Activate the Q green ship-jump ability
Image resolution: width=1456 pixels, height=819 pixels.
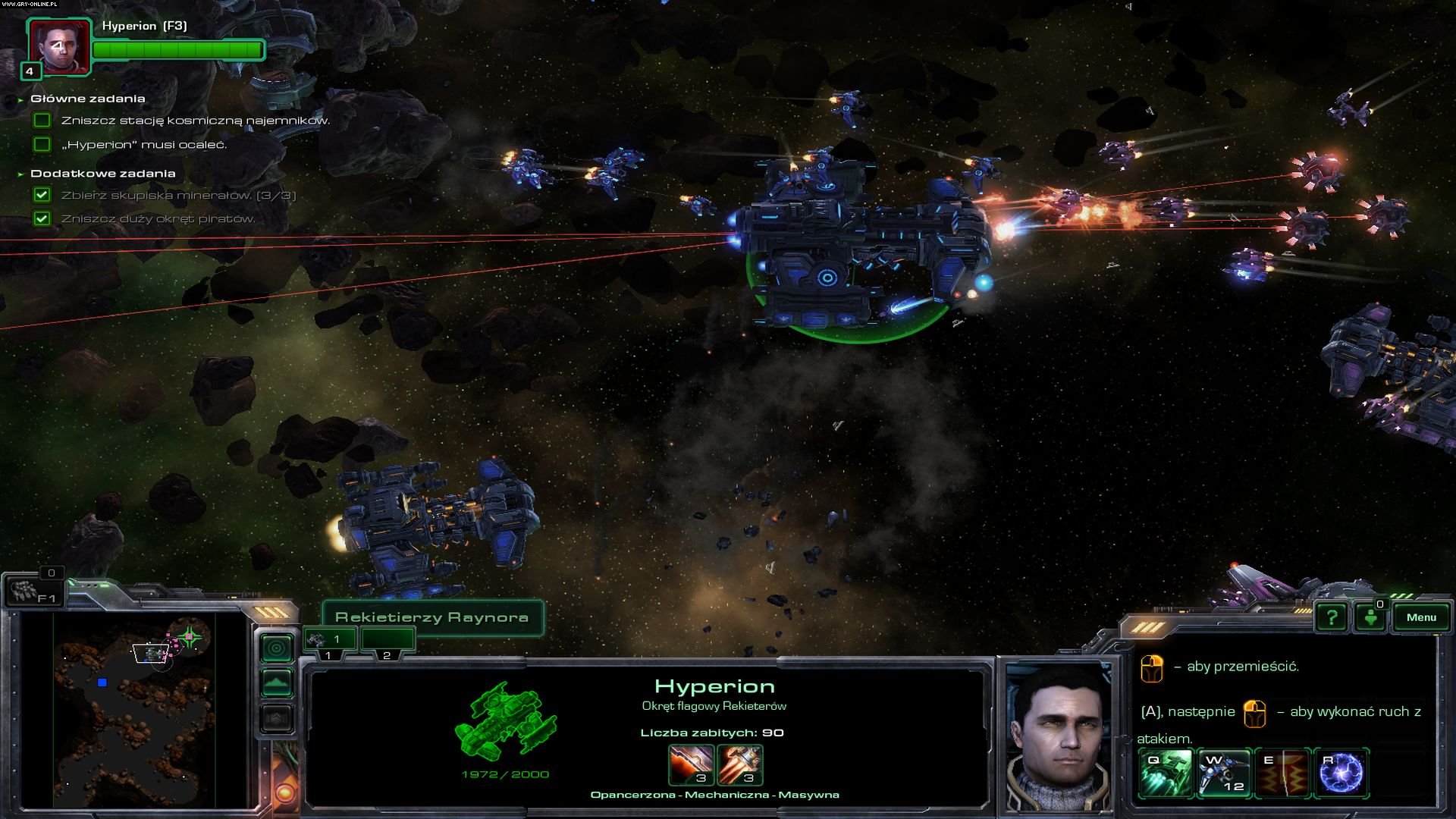(x=1166, y=773)
